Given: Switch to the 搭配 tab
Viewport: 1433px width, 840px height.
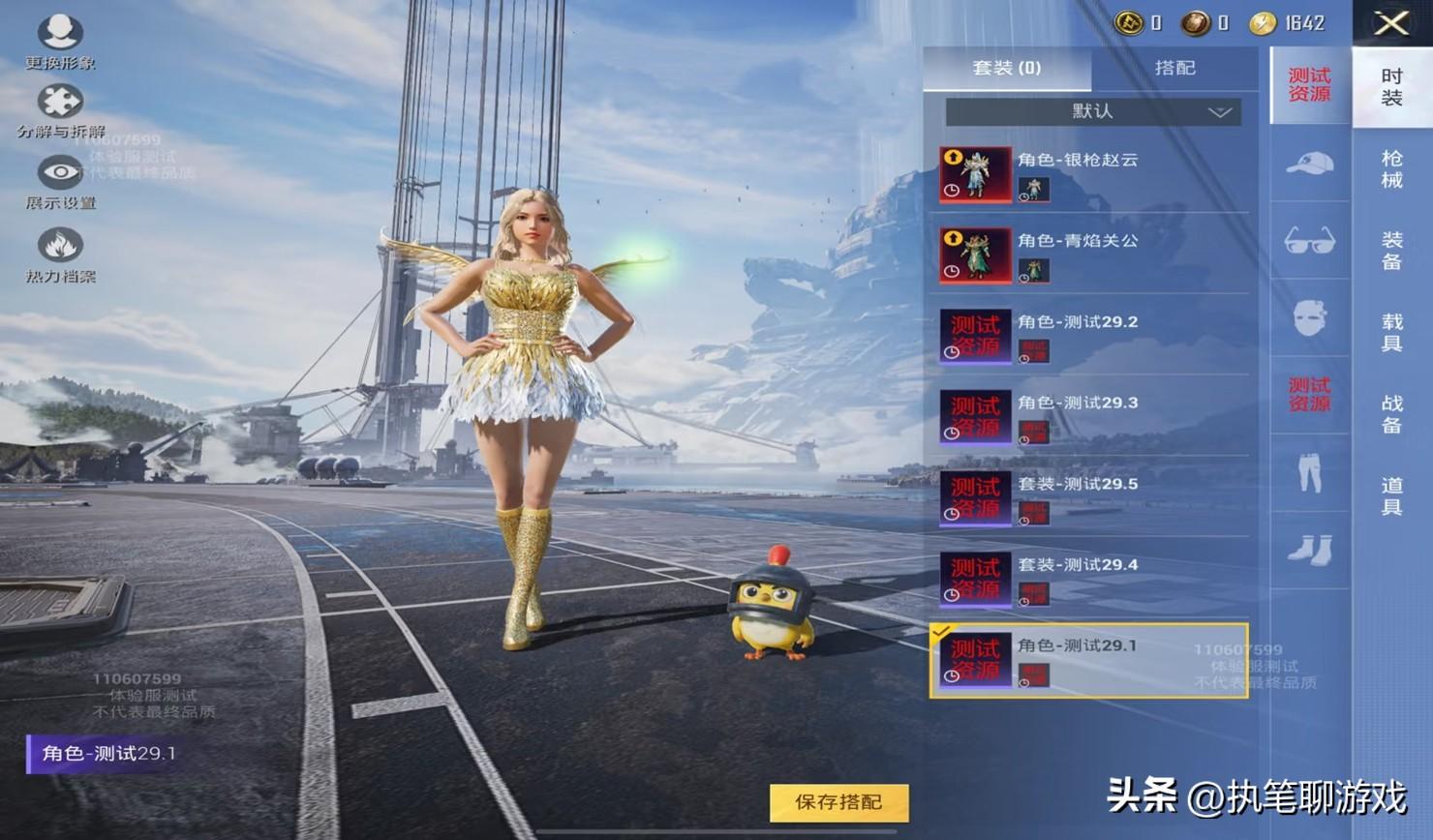Looking at the screenshot, I should point(1174,68).
